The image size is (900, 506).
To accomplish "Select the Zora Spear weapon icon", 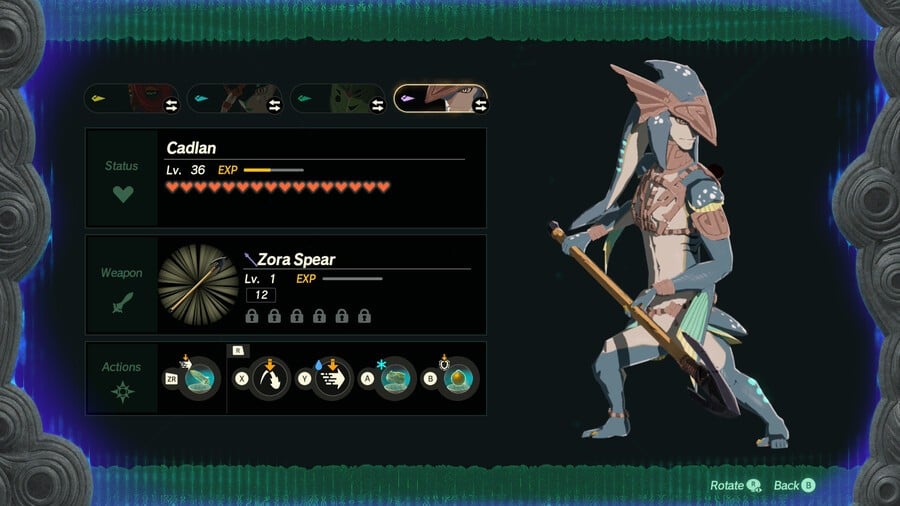I will point(198,284).
